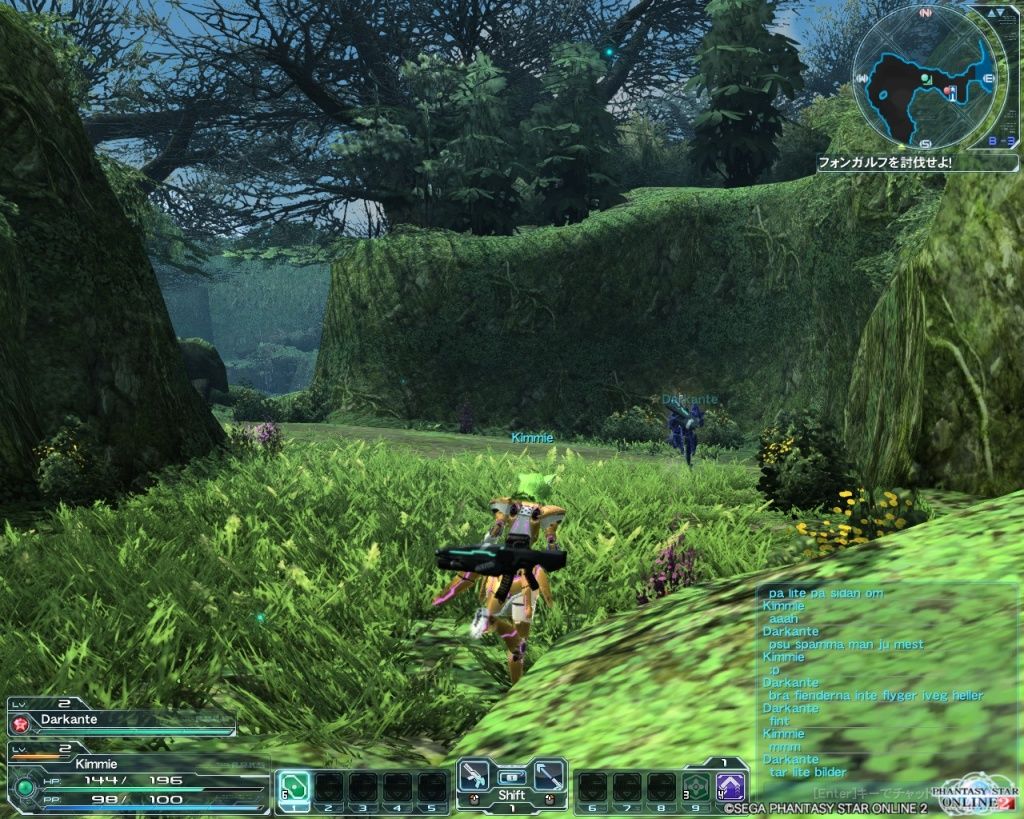
Task: Select the rifle weapon action icon
Action: tap(473, 777)
